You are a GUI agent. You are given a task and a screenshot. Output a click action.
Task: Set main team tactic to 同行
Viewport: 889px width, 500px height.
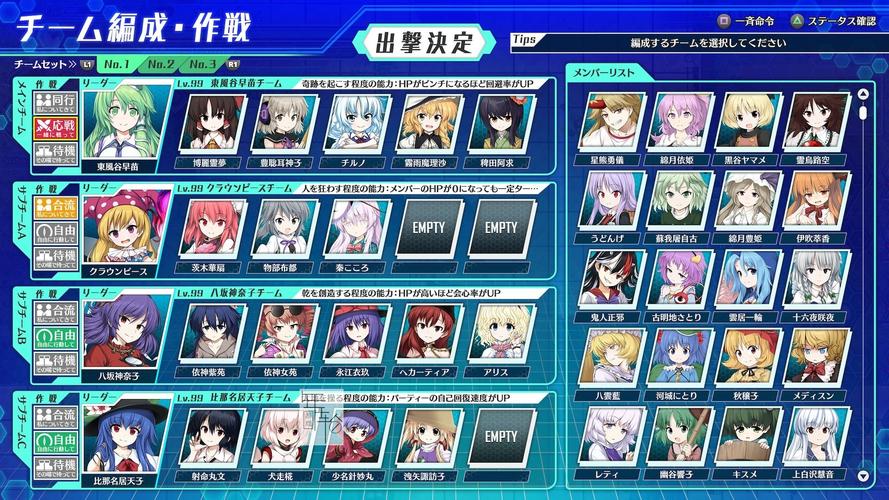tap(56, 102)
